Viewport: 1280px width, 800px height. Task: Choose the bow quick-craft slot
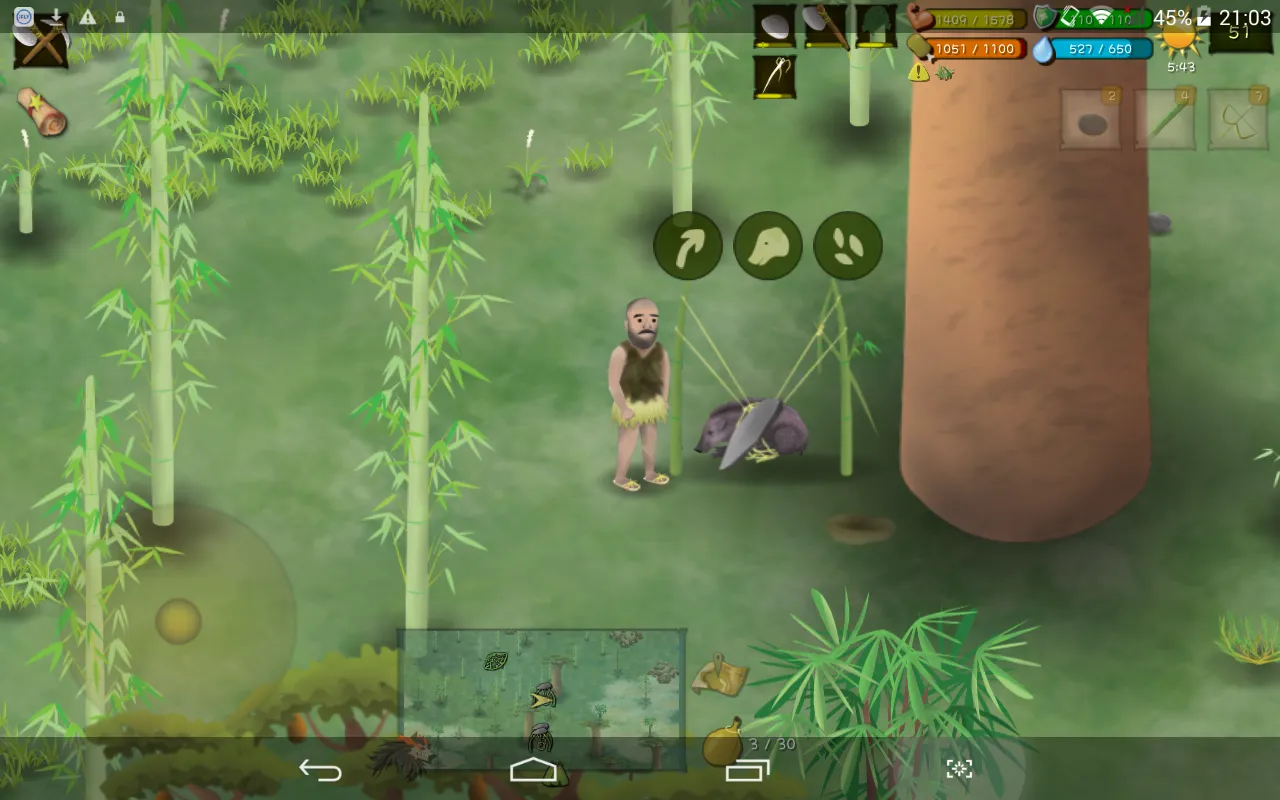(1238, 120)
